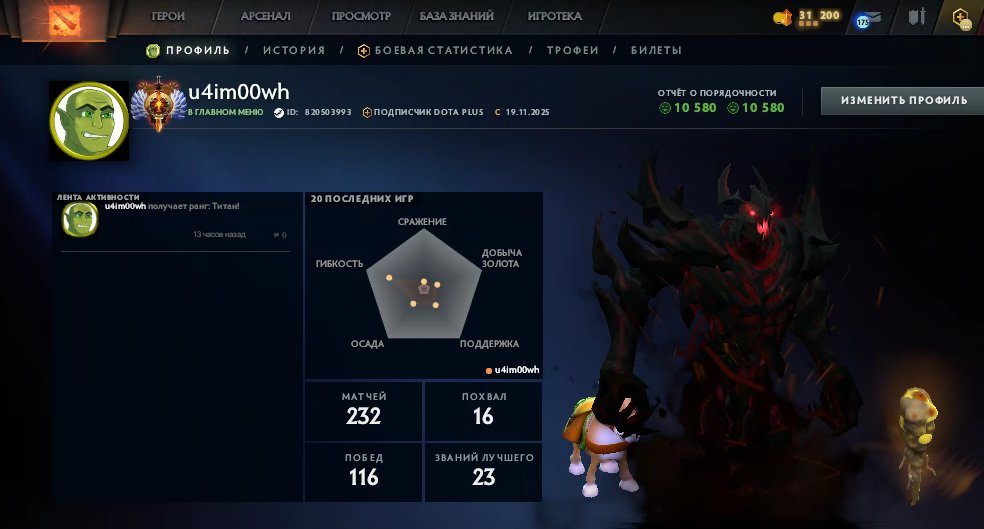Open the Dota Plus hexagon icon in top bar

[x=962, y=18]
